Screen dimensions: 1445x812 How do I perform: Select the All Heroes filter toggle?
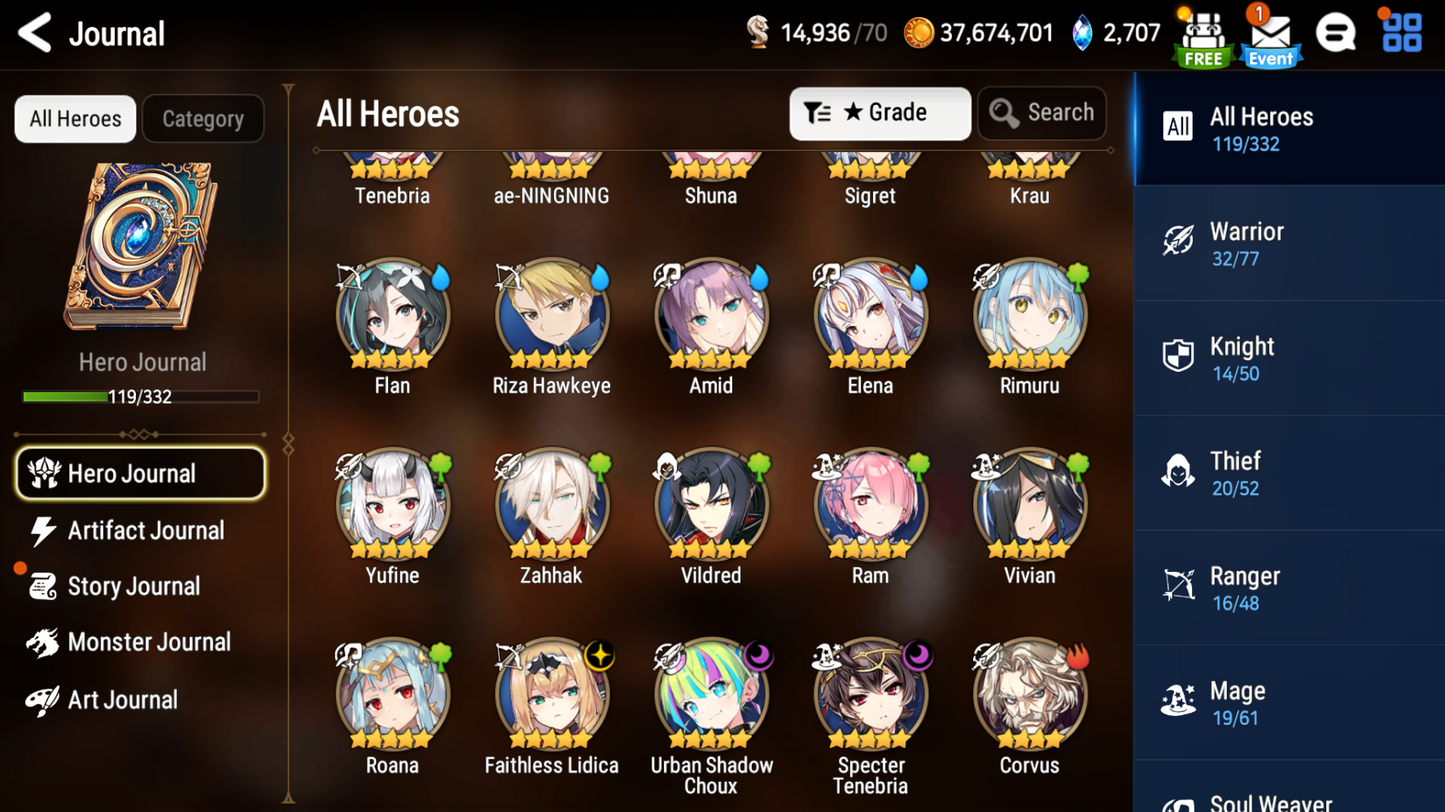74,118
